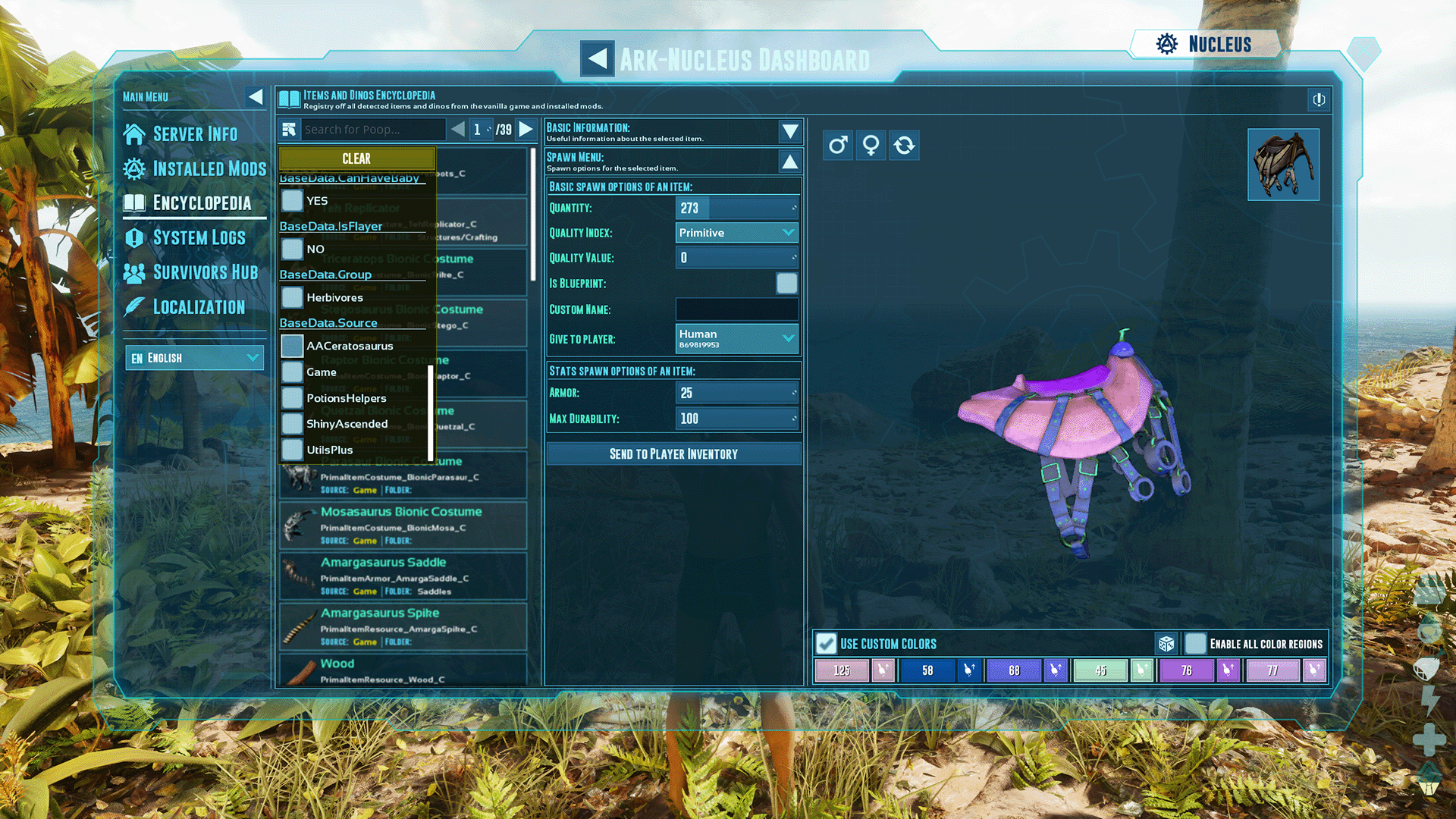The height and width of the screenshot is (819, 1456).
Task: Click the pink color swatch labeled 125
Action: (x=841, y=670)
